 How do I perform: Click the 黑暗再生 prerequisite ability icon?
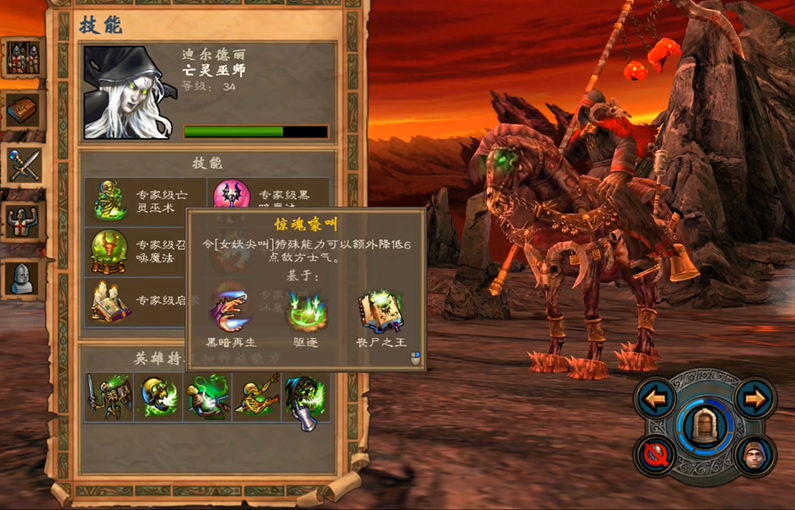click(231, 311)
